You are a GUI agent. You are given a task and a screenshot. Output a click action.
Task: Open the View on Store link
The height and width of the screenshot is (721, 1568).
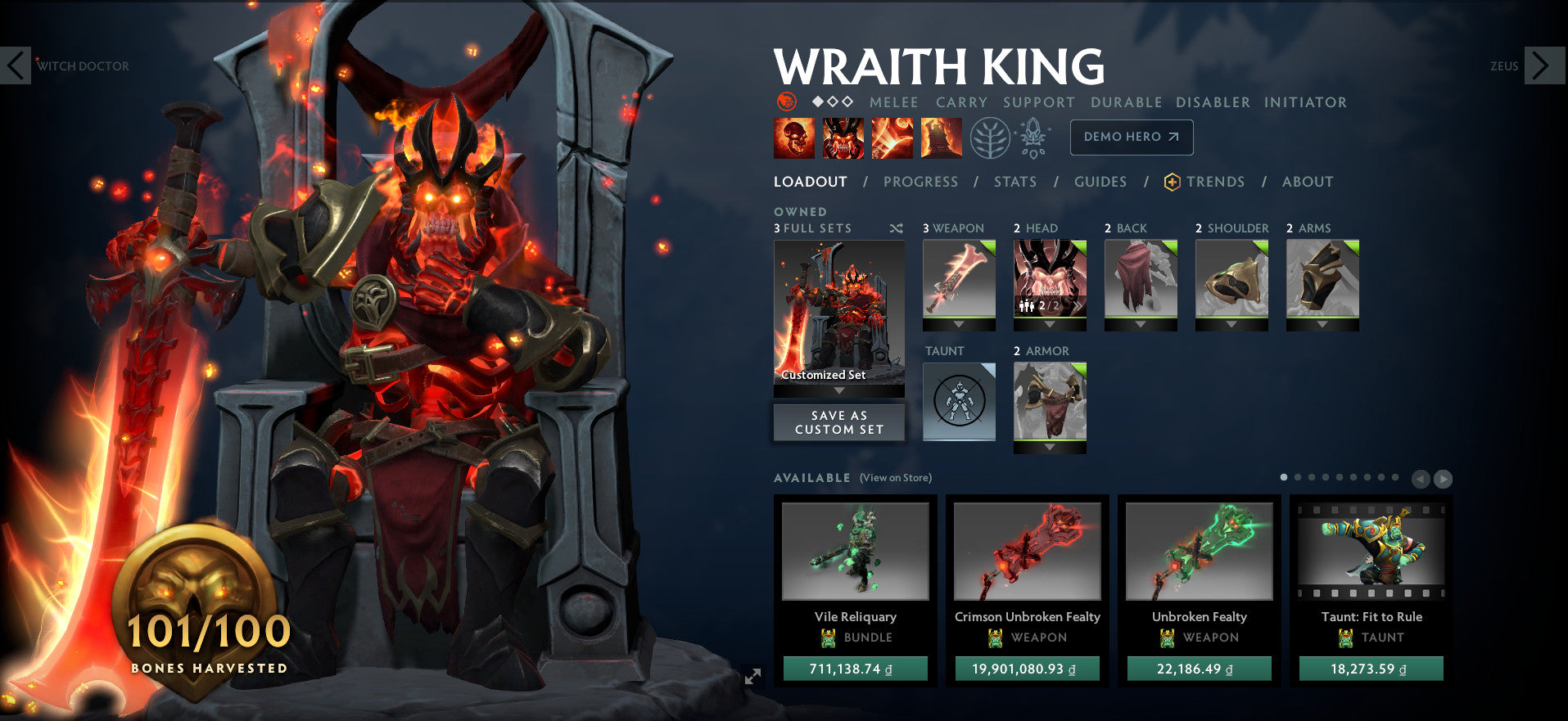897,477
